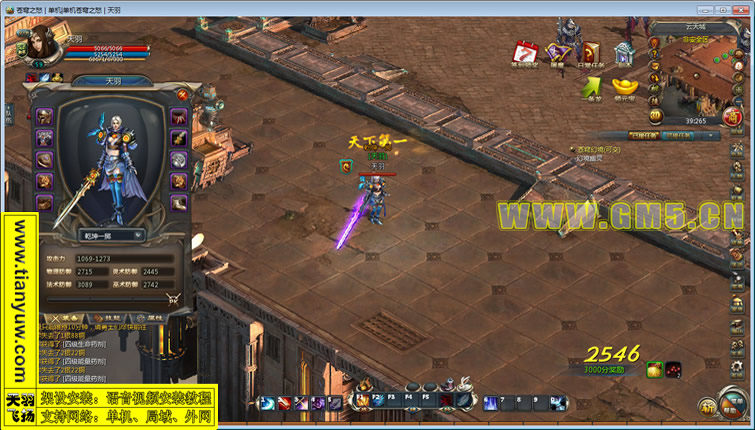Open the red calendar sign-in icon
This screenshot has height=430, width=755.
tap(525, 53)
